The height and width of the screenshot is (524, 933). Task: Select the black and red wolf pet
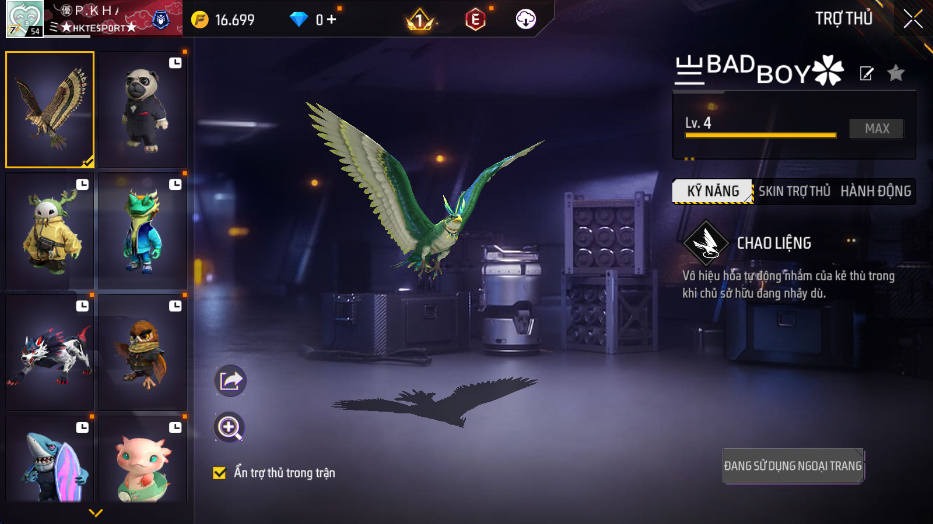(50, 351)
